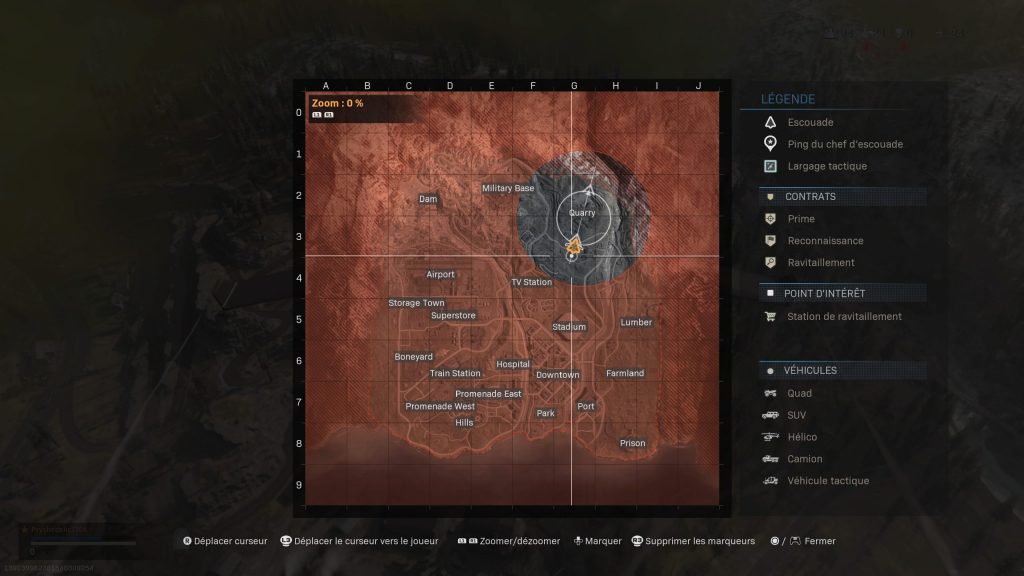Choose the Farmland map label
Viewport: 1024px width, 576px height.
click(x=625, y=373)
